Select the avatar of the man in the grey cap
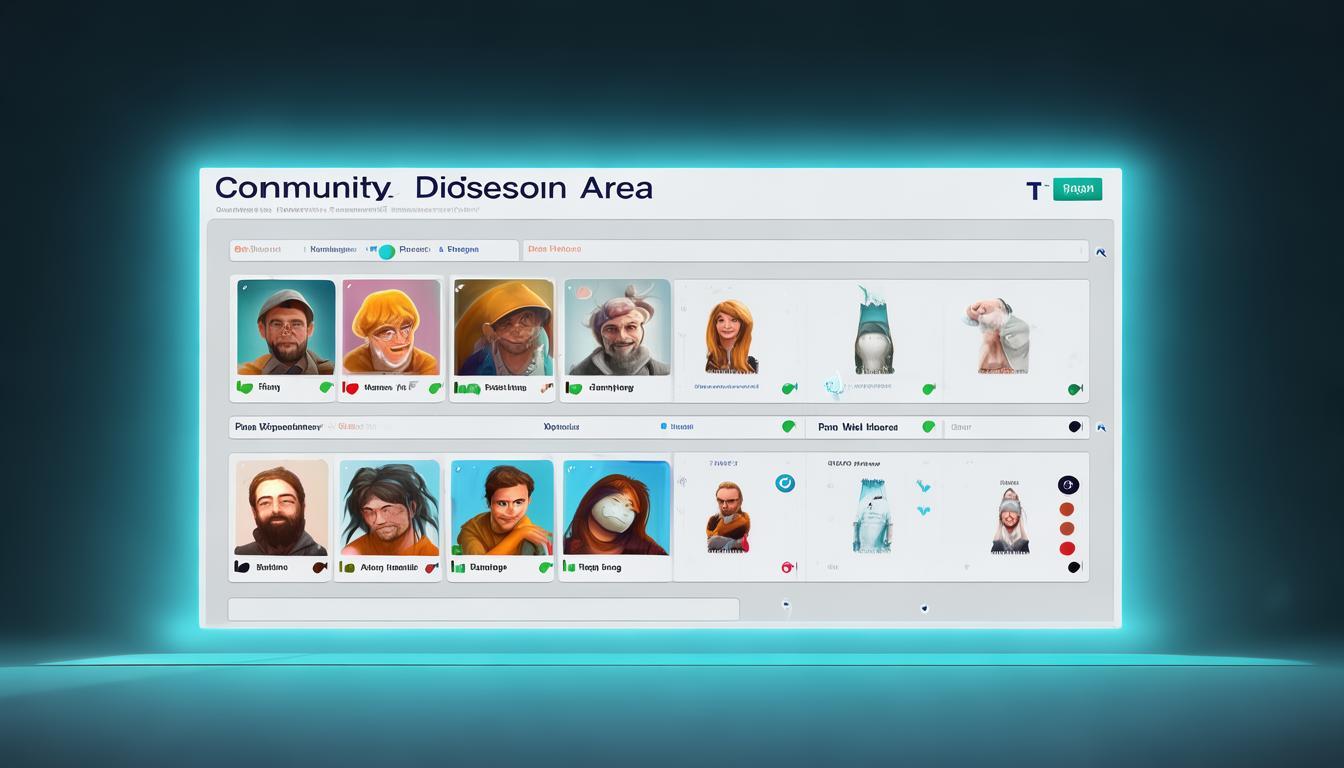Screen dimensions: 1344x768 click(286, 326)
